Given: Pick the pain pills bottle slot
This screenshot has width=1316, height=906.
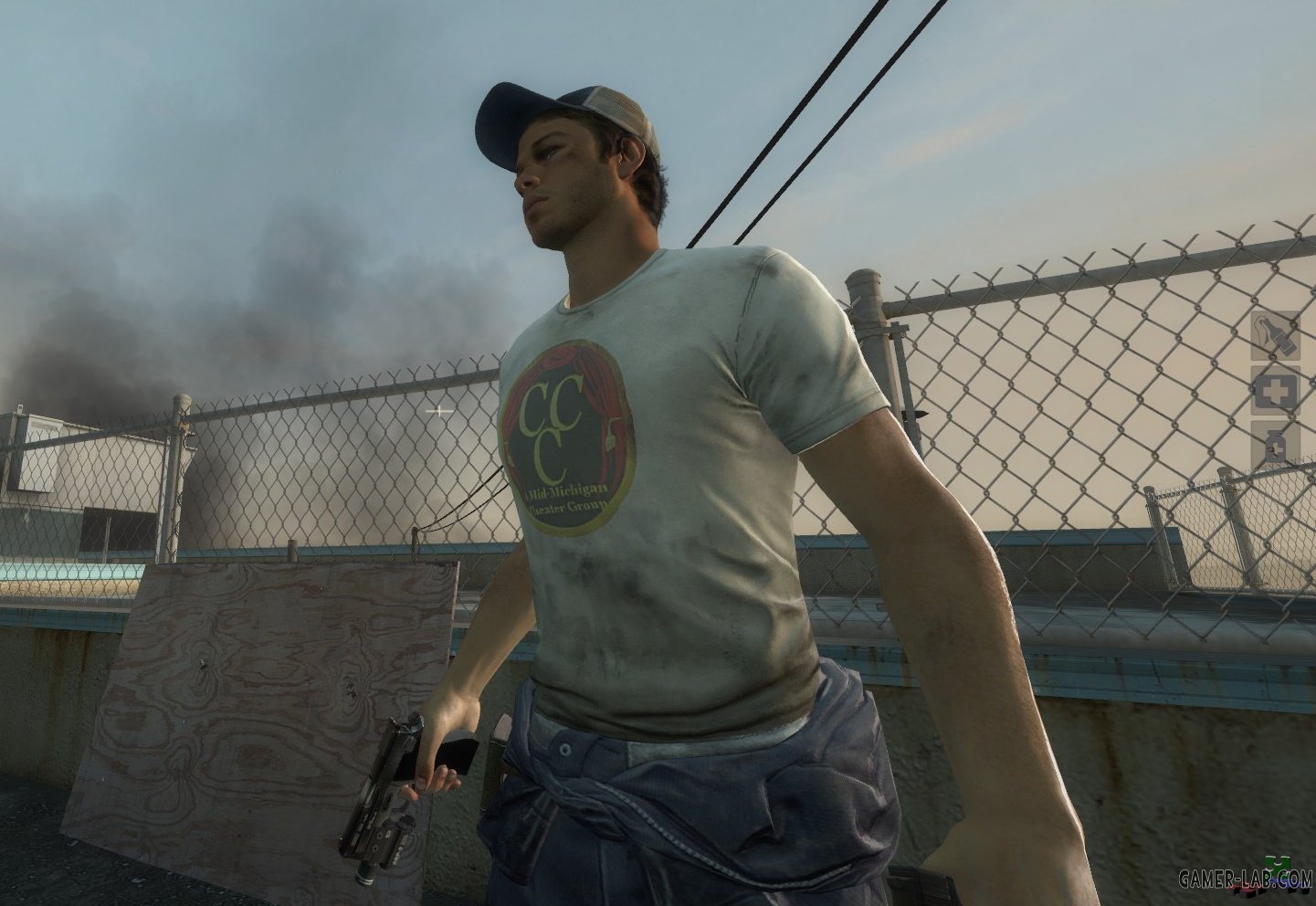Looking at the screenshot, I should point(1274,445).
